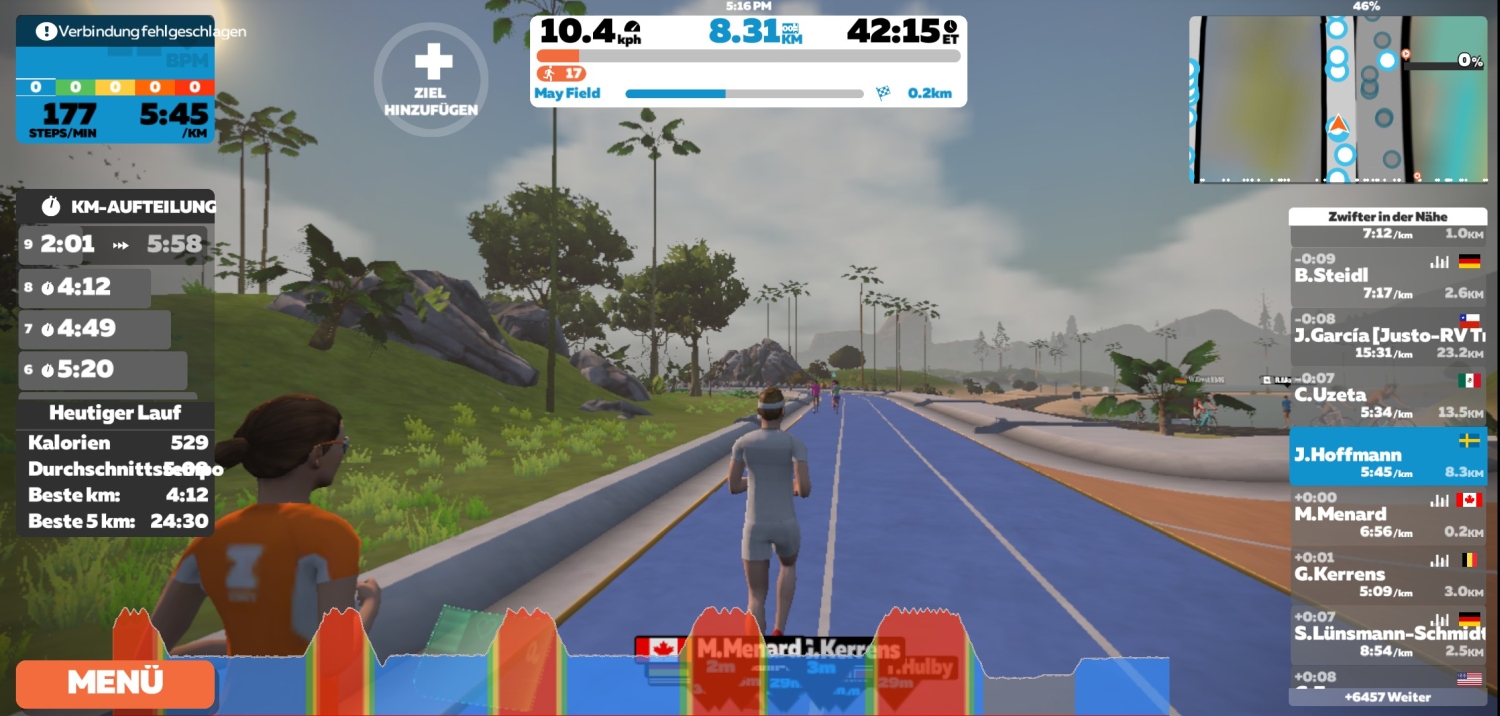This screenshot has height=716, width=1500.
Task: Open the KM-Aufteilung splits panel header
Action: point(116,207)
